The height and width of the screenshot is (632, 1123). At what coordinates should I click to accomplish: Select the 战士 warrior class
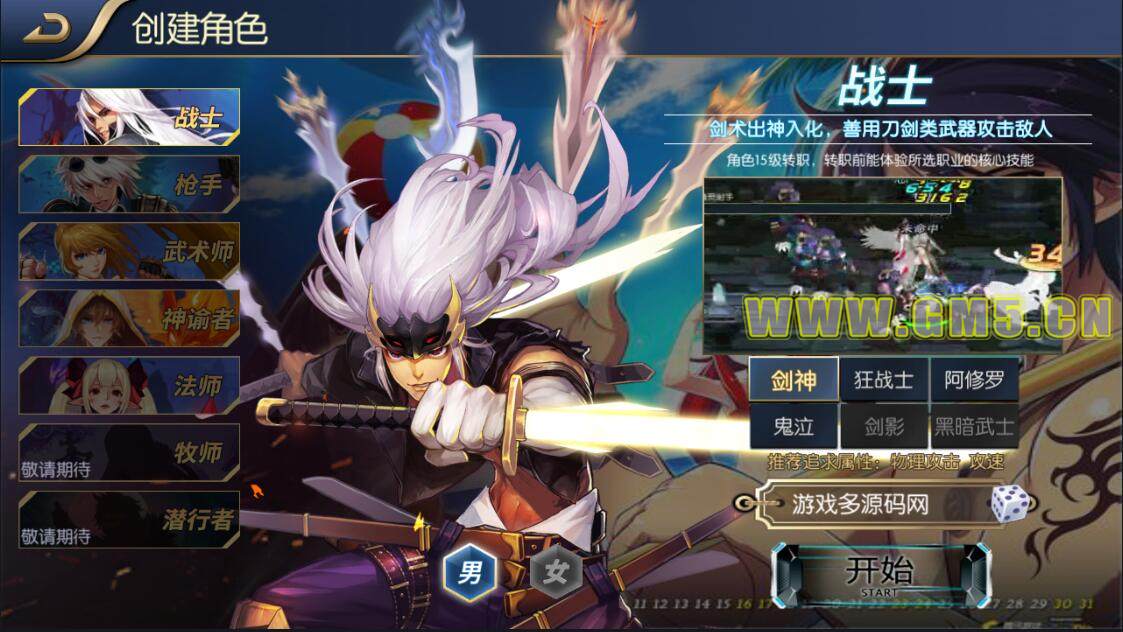point(129,117)
